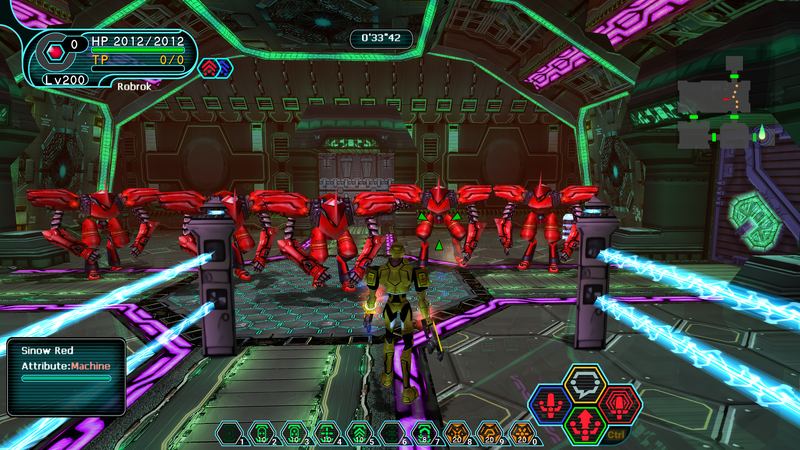Activate the green quick-bar item in slot 4

tap(326, 433)
